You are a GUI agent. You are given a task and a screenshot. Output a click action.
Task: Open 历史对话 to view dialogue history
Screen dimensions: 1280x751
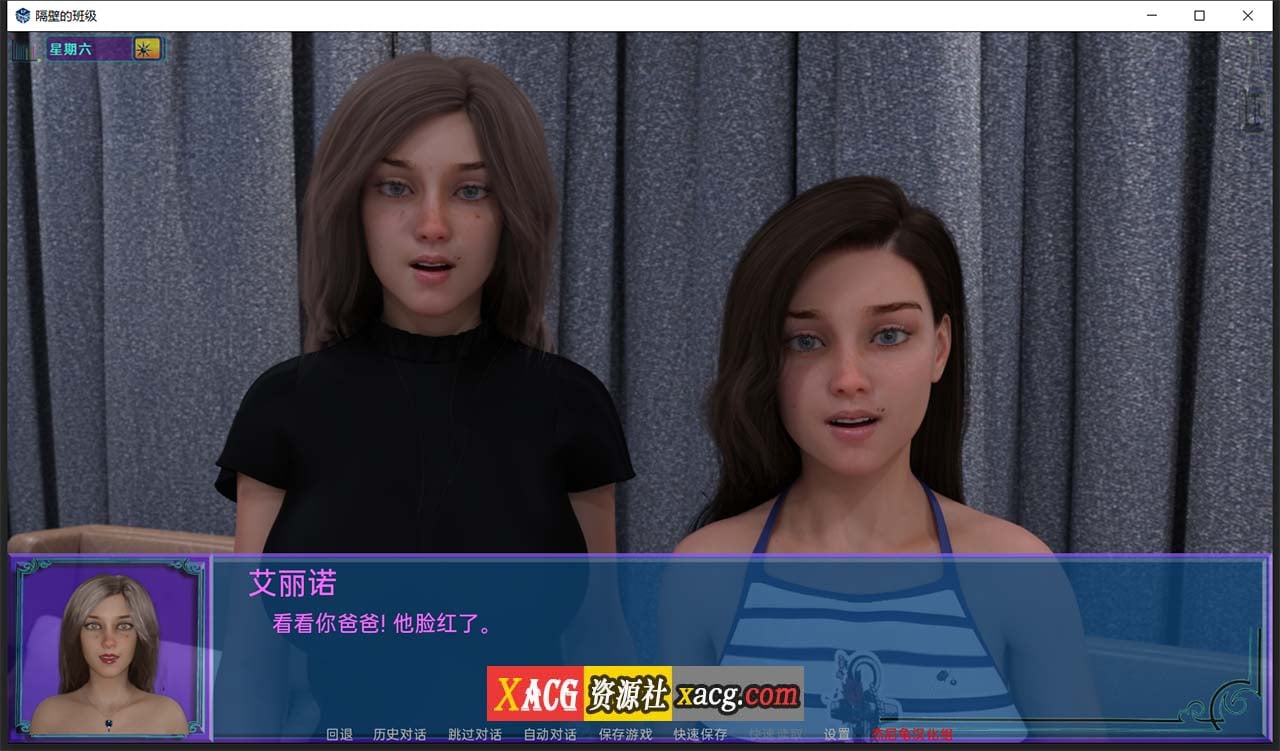[400, 733]
